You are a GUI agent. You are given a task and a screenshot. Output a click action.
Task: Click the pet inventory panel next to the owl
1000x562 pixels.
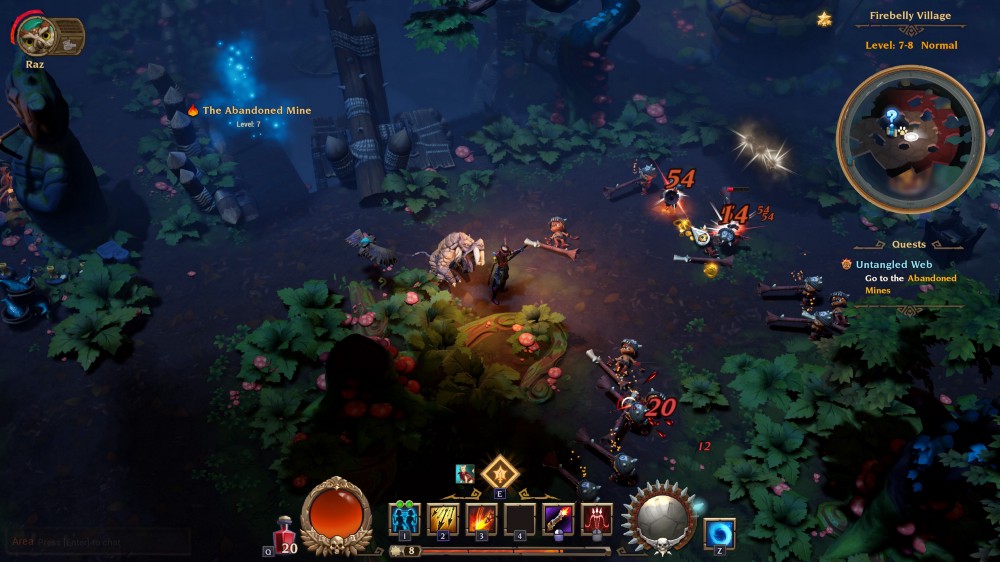click(x=69, y=36)
